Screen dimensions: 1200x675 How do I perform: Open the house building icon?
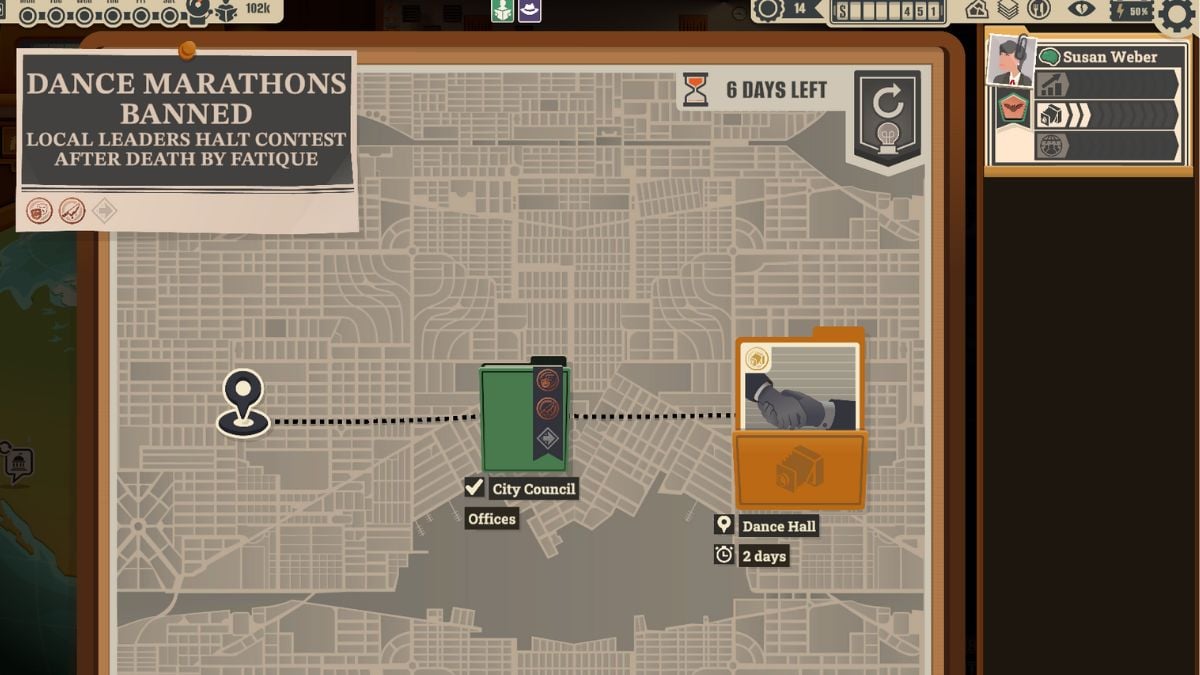point(977,10)
